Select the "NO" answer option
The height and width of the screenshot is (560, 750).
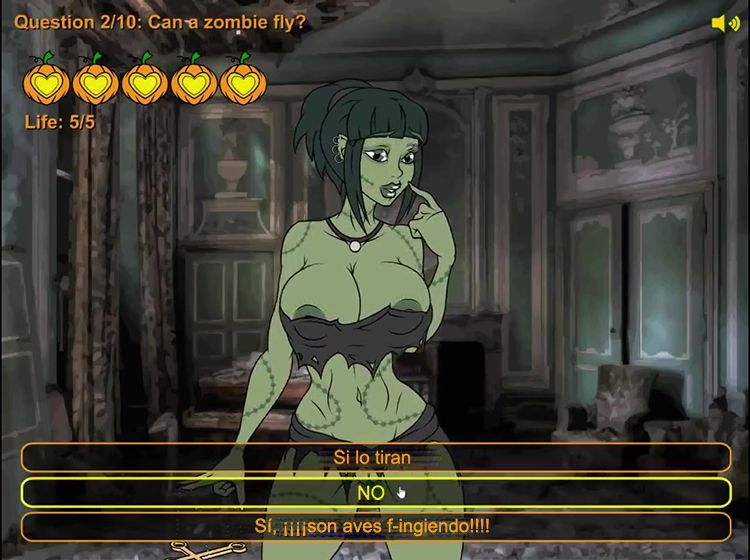click(375, 492)
